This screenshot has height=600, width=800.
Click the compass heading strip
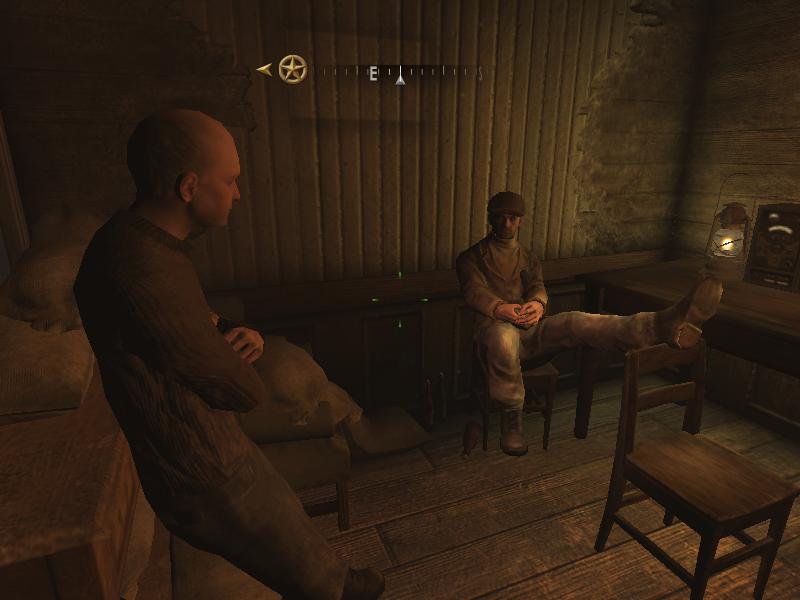click(400, 73)
